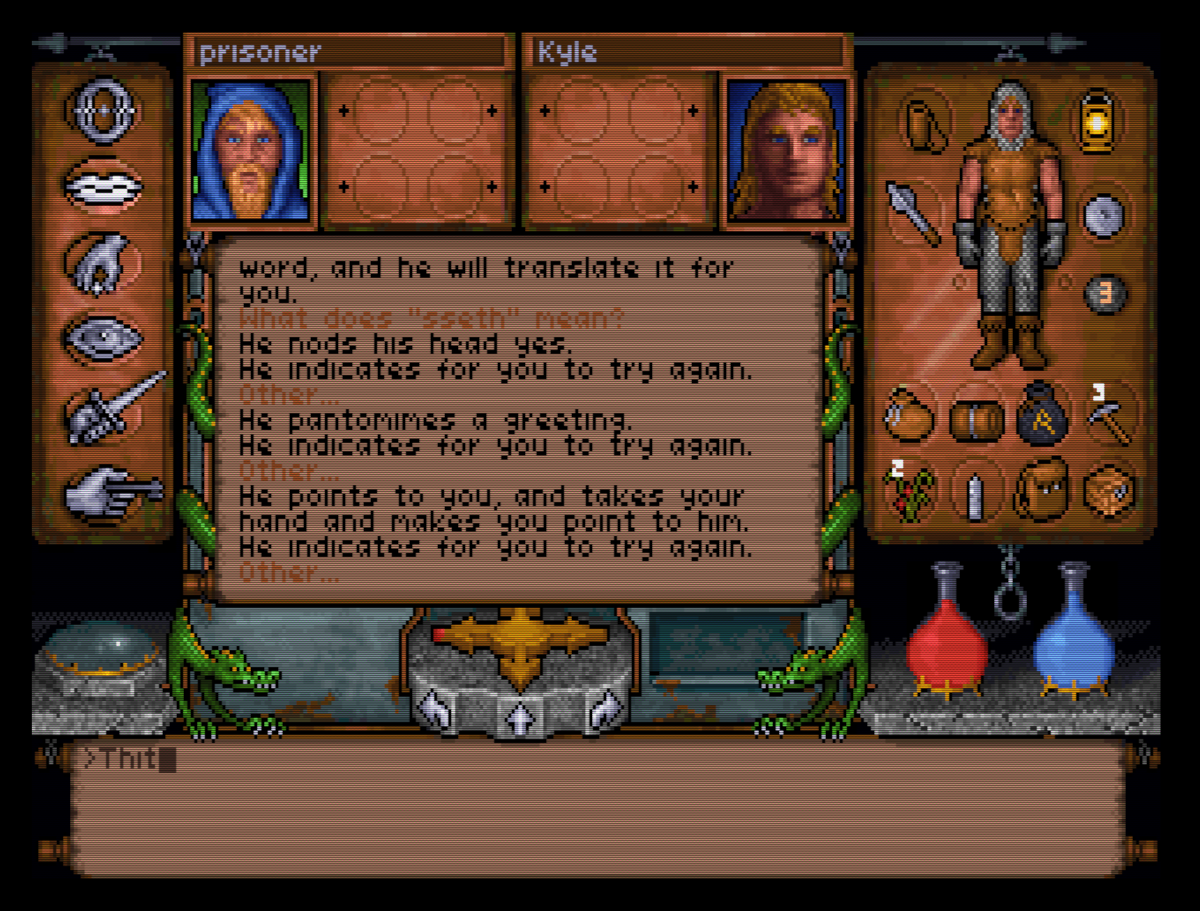Click the move forward arrow
Image resolution: width=1200 pixels, height=911 pixels.
pyautogui.click(x=519, y=714)
